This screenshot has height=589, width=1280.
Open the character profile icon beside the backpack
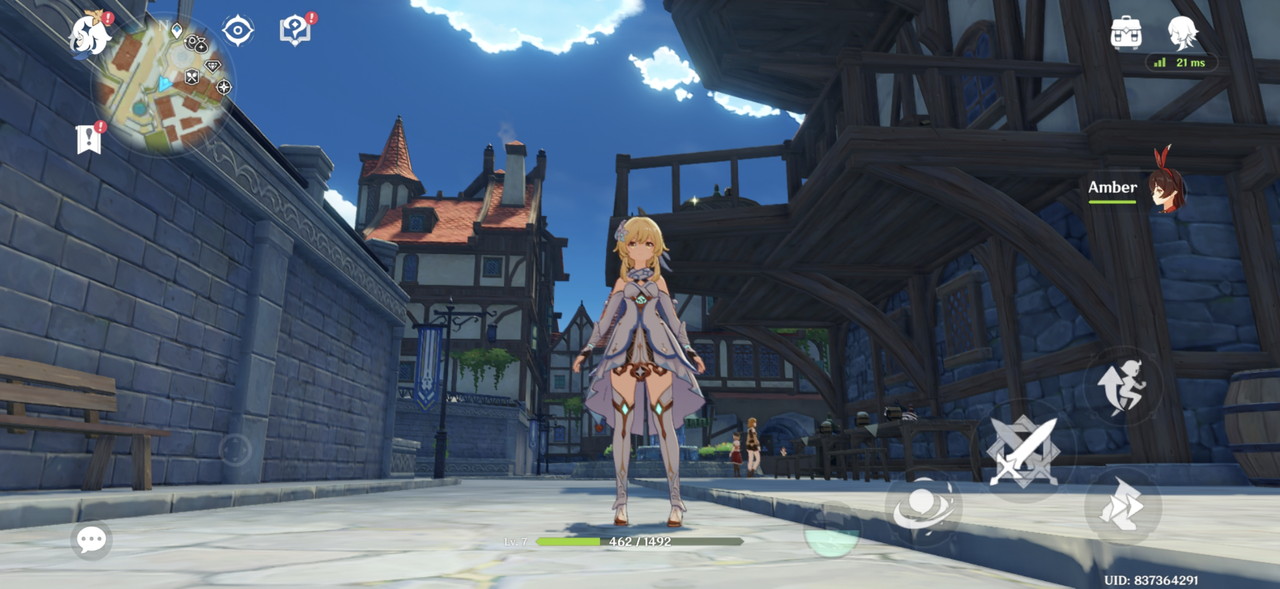pyautogui.click(x=1183, y=32)
